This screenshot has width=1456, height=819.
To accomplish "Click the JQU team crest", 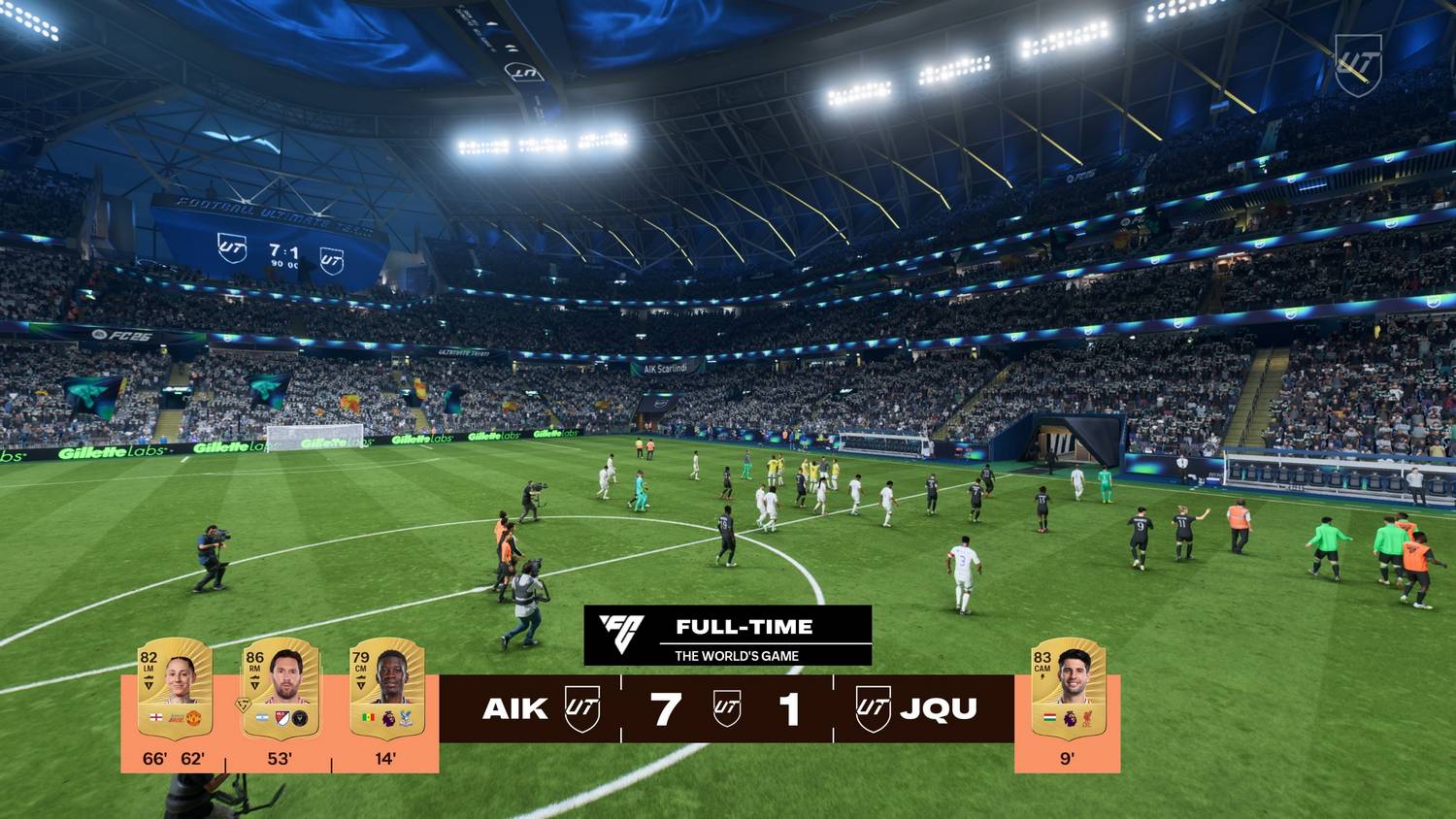I will [x=873, y=708].
